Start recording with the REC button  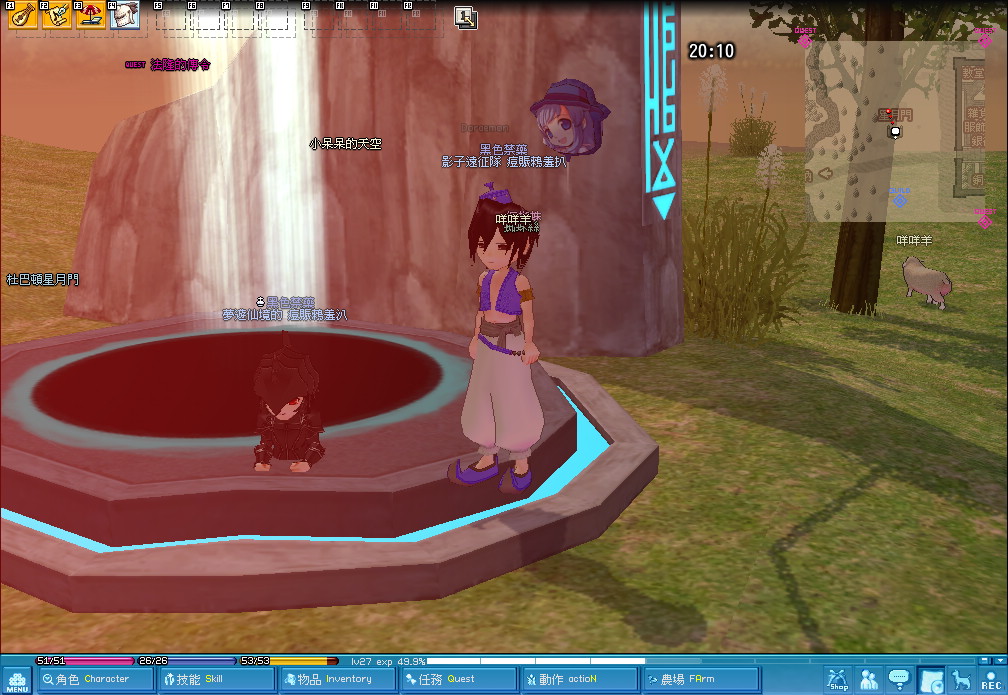990,680
